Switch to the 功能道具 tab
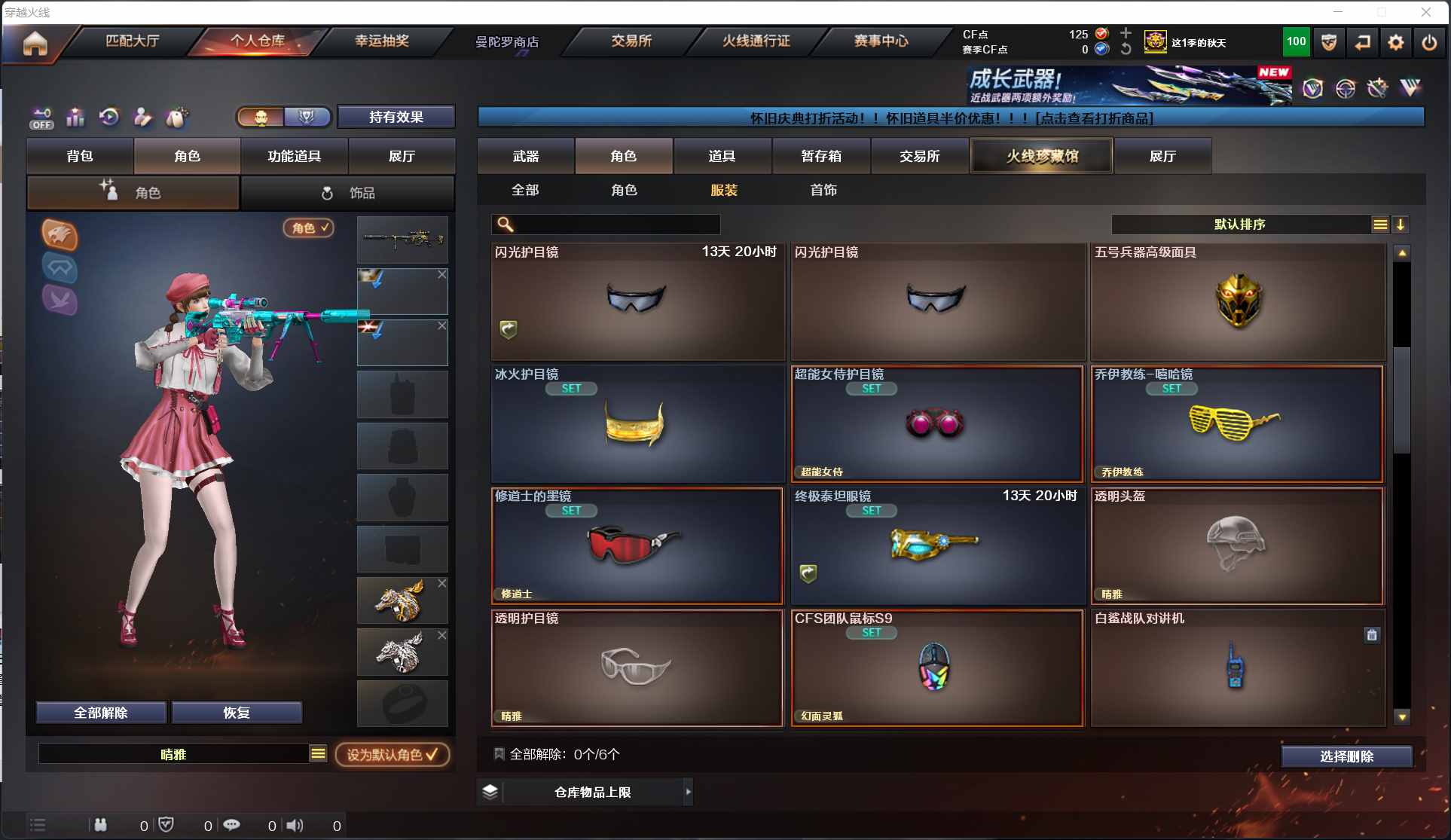This screenshot has height=840, width=1451. point(294,156)
